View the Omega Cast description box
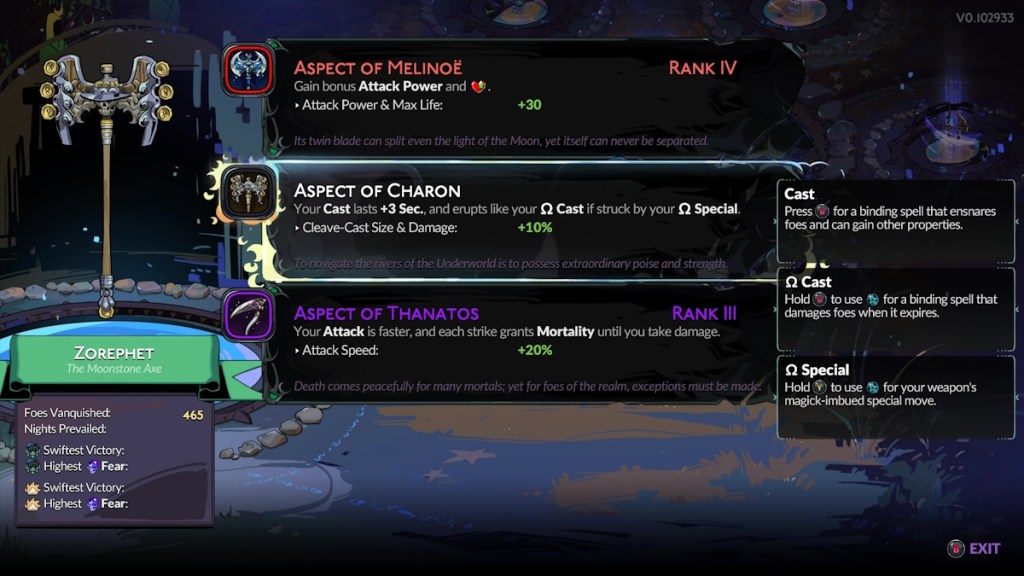Image resolution: width=1024 pixels, height=576 pixels. [x=895, y=309]
